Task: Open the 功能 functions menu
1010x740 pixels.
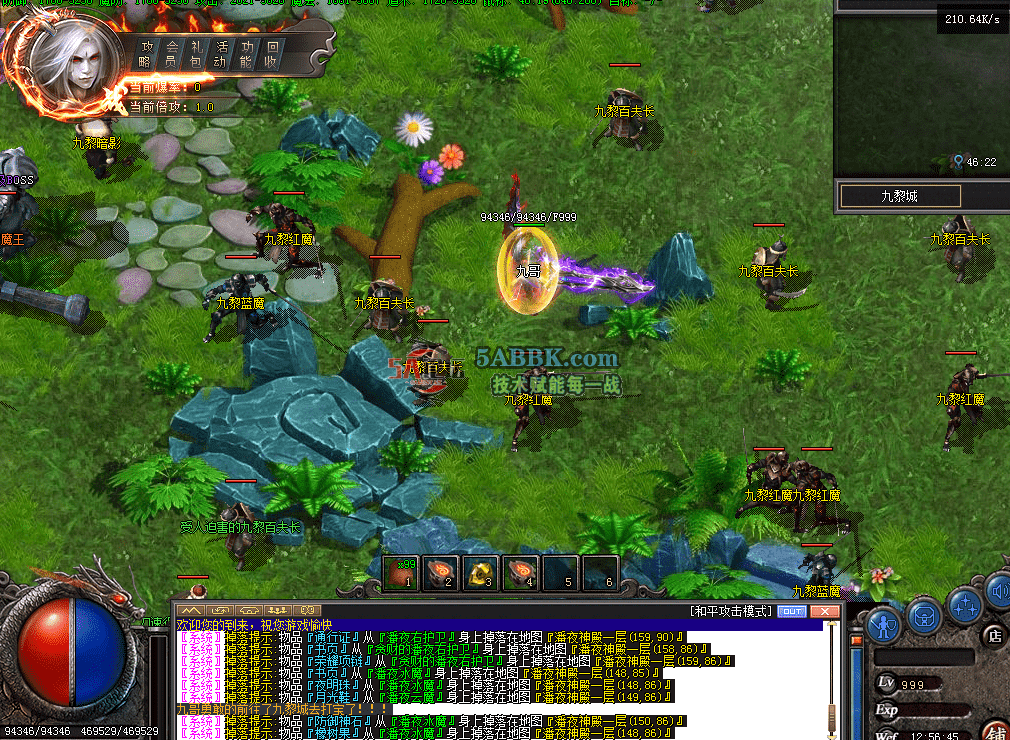Action: point(246,54)
